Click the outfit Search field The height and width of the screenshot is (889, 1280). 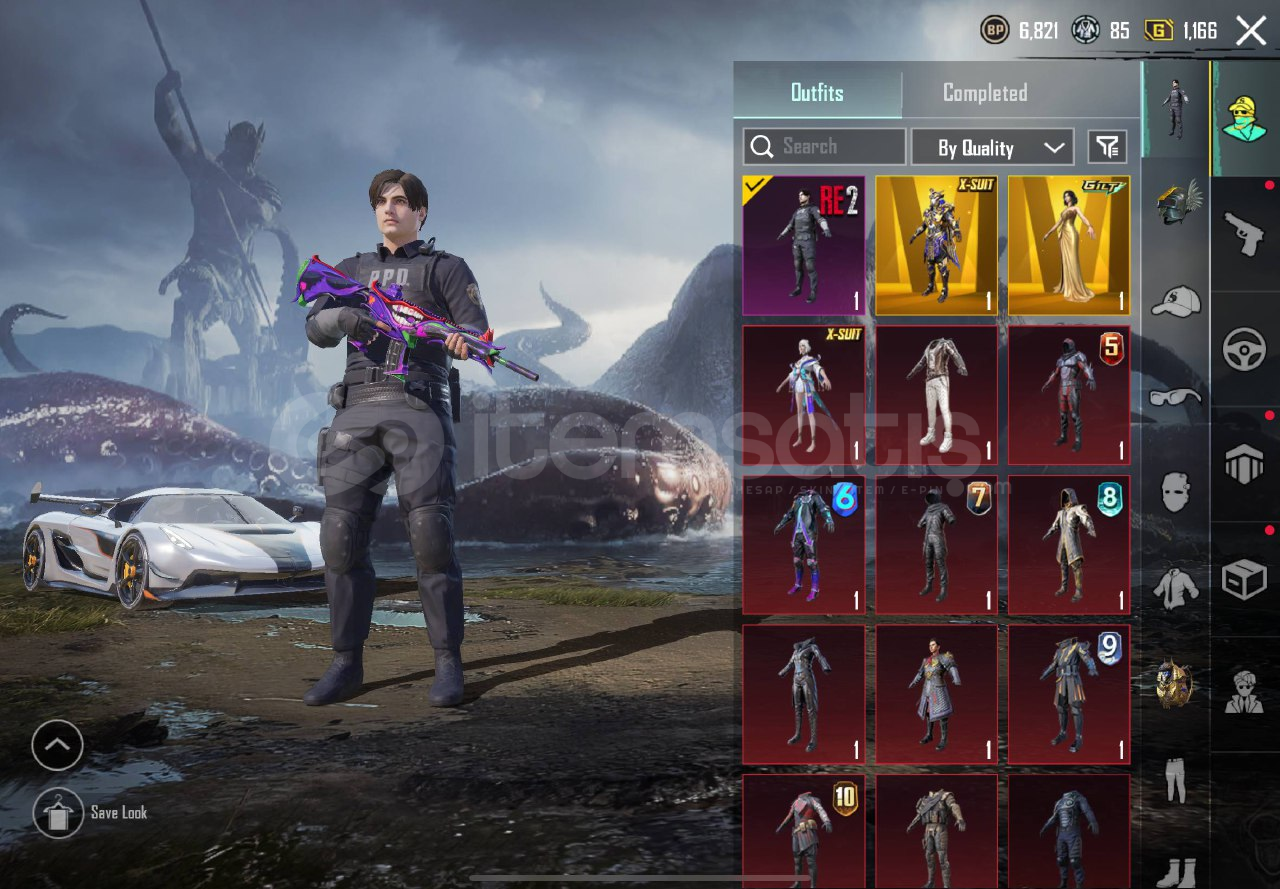825,147
